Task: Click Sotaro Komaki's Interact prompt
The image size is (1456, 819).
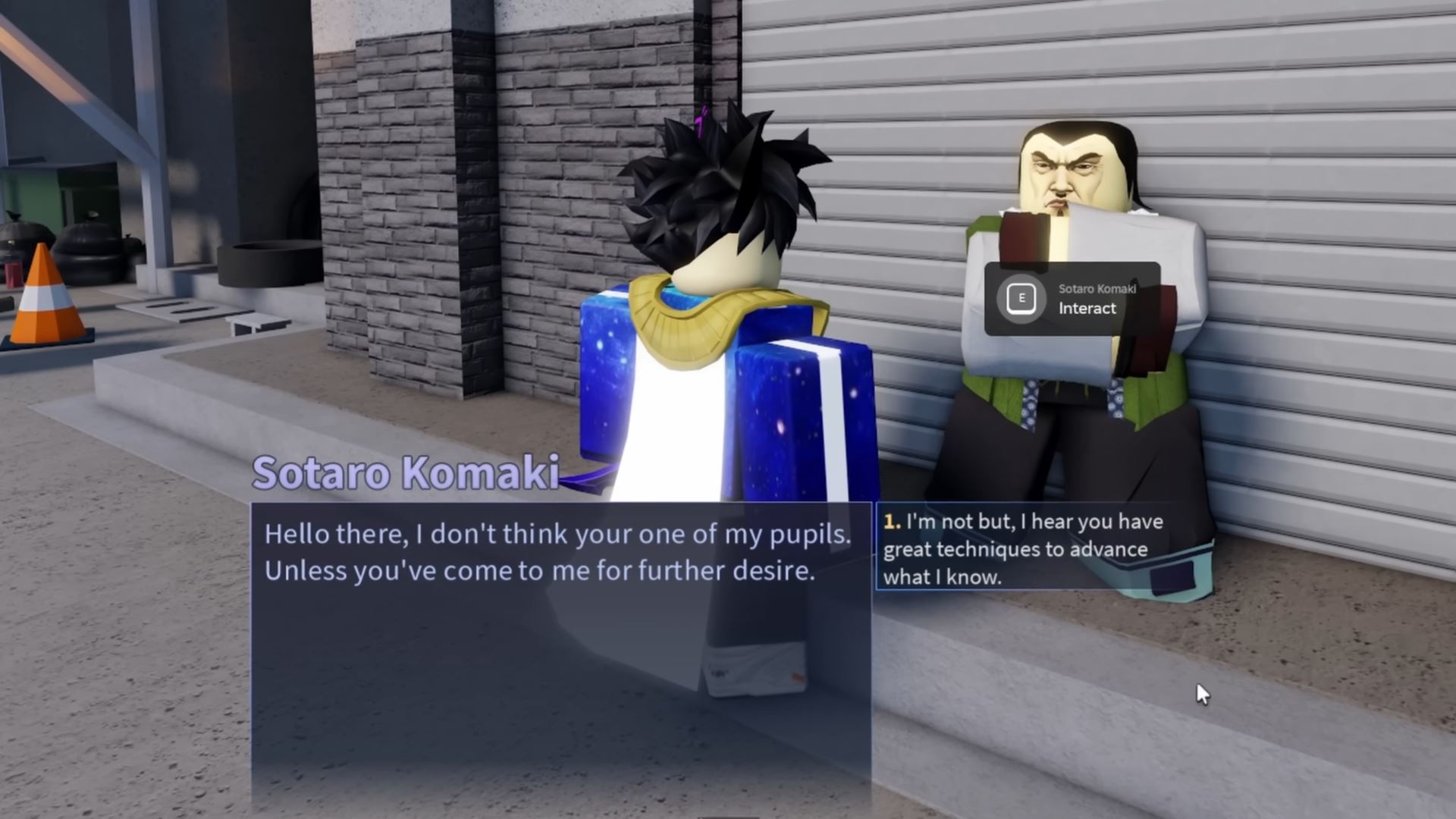Action: coord(1071,299)
